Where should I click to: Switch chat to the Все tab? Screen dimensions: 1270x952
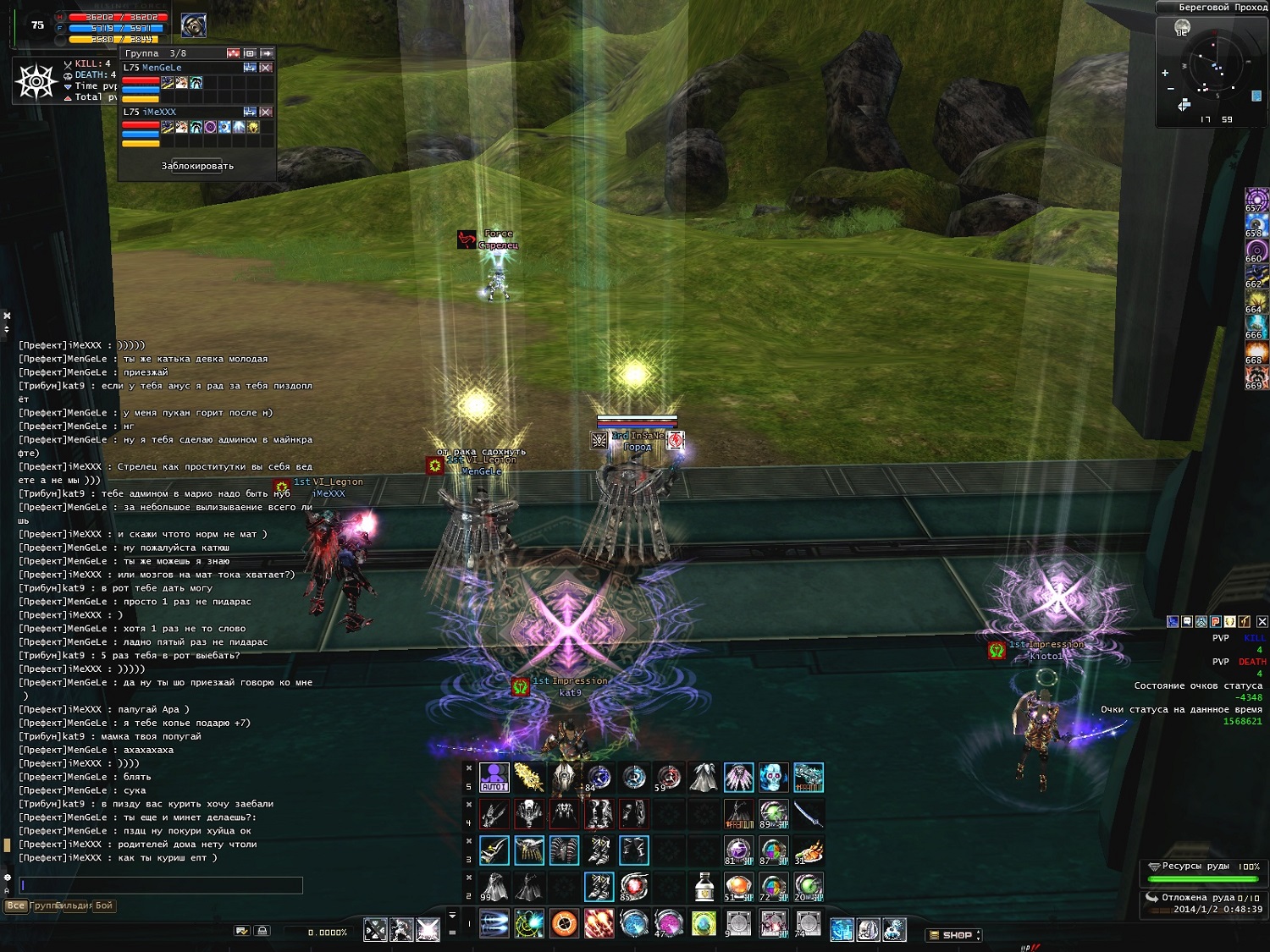point(16,905)
